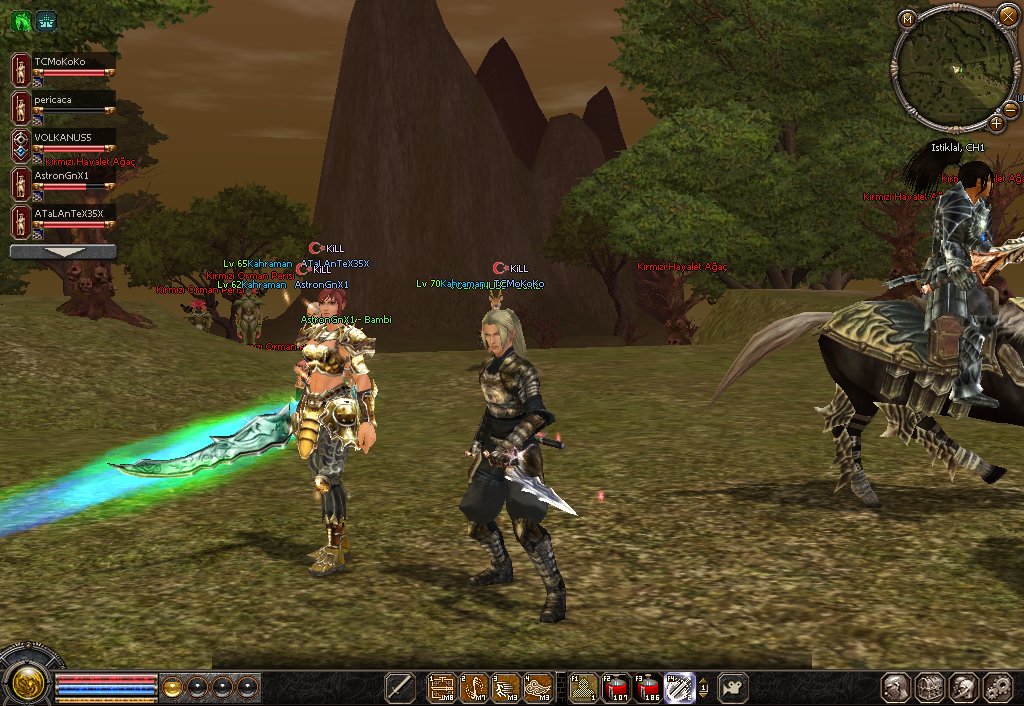Image resolution: width=1024 pixels, height=706 pixels.
Task: Close the minimap with the X button
Action: pyautogui.click(x=1008, y=16)
